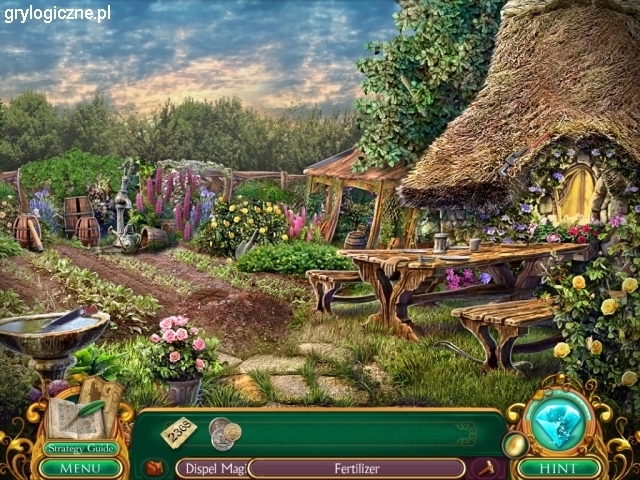Select the coins inventory item

tap(224, 432)
